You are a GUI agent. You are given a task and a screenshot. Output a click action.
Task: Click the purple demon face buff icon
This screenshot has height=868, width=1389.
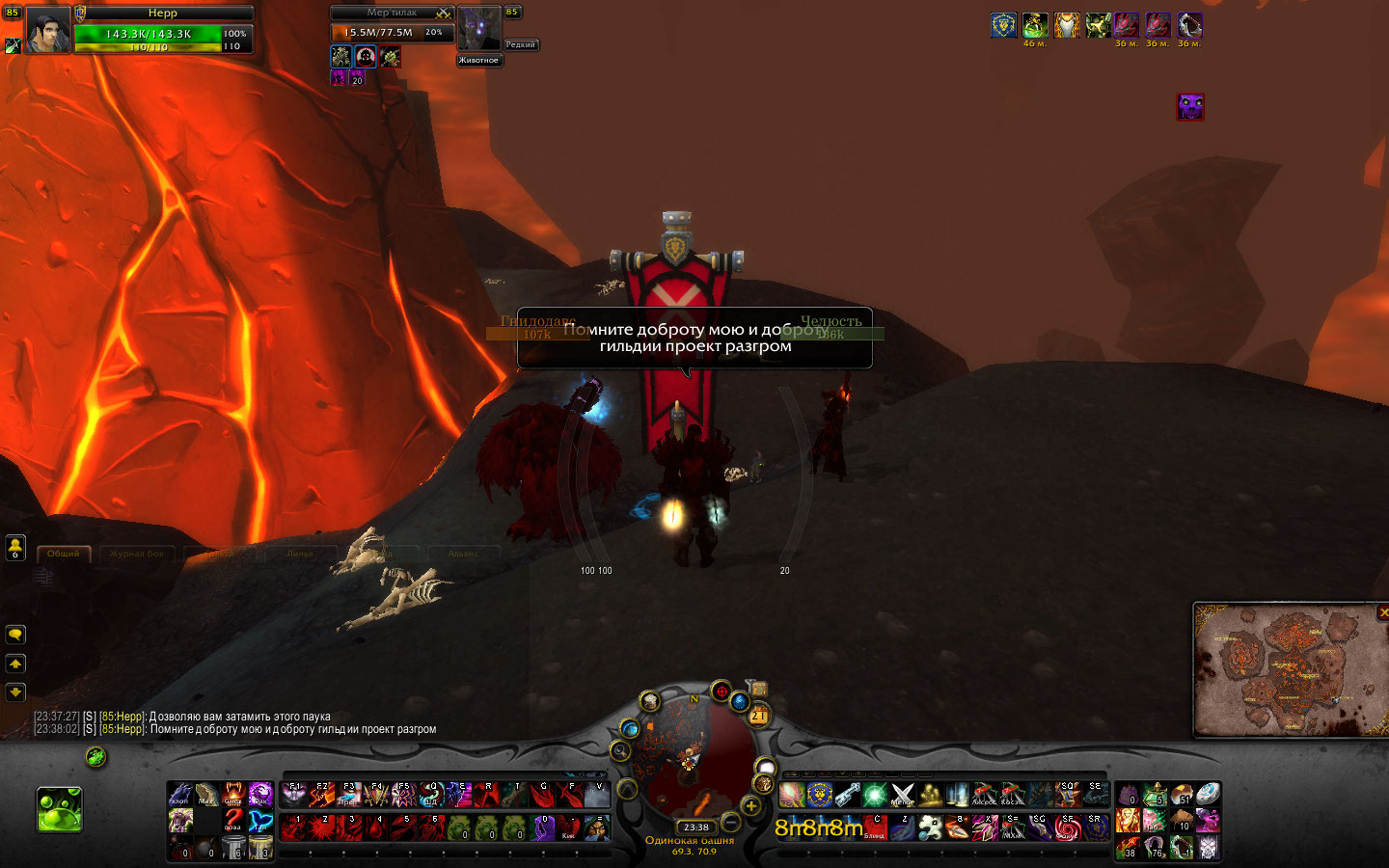tap(1190, 106)
